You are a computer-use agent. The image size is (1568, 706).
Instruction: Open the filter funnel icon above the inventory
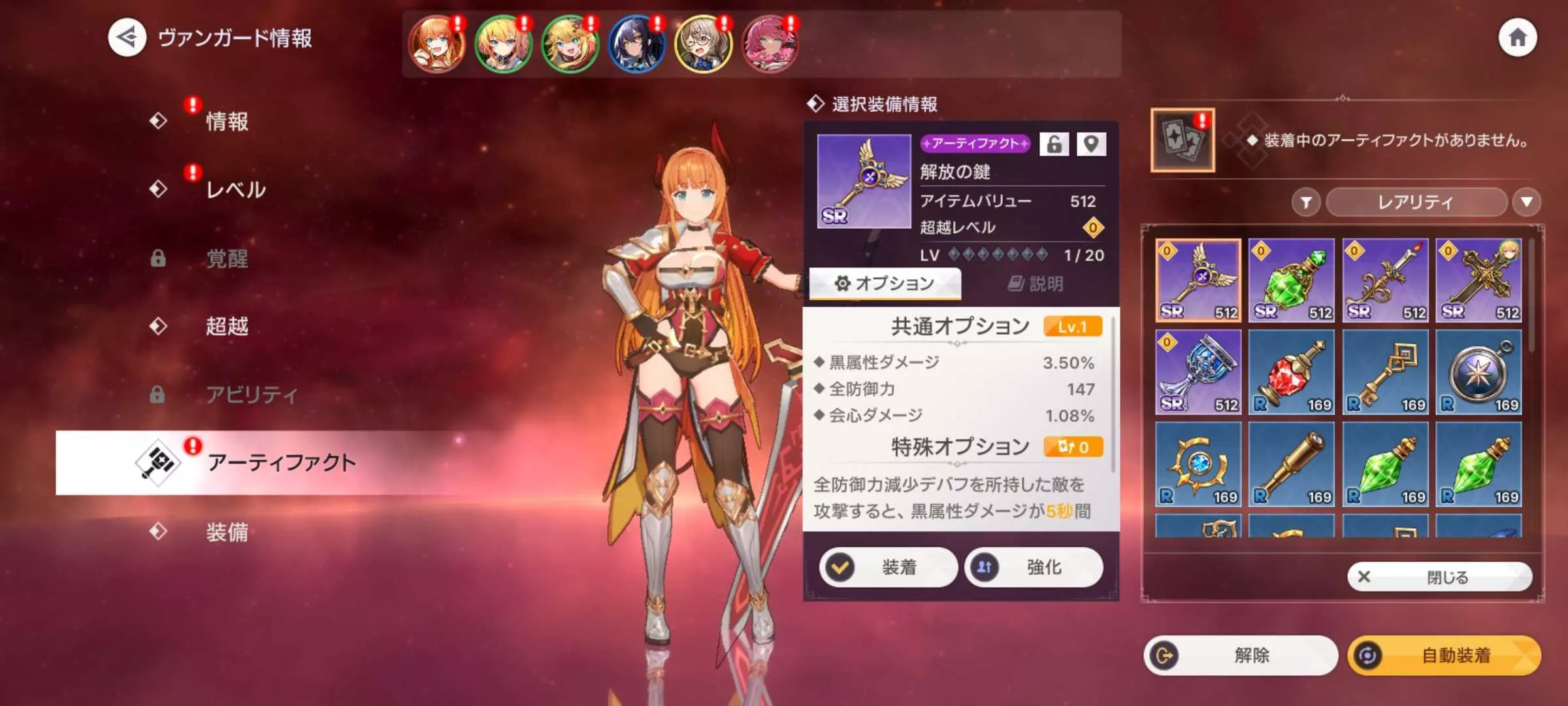pos(1307,203)
